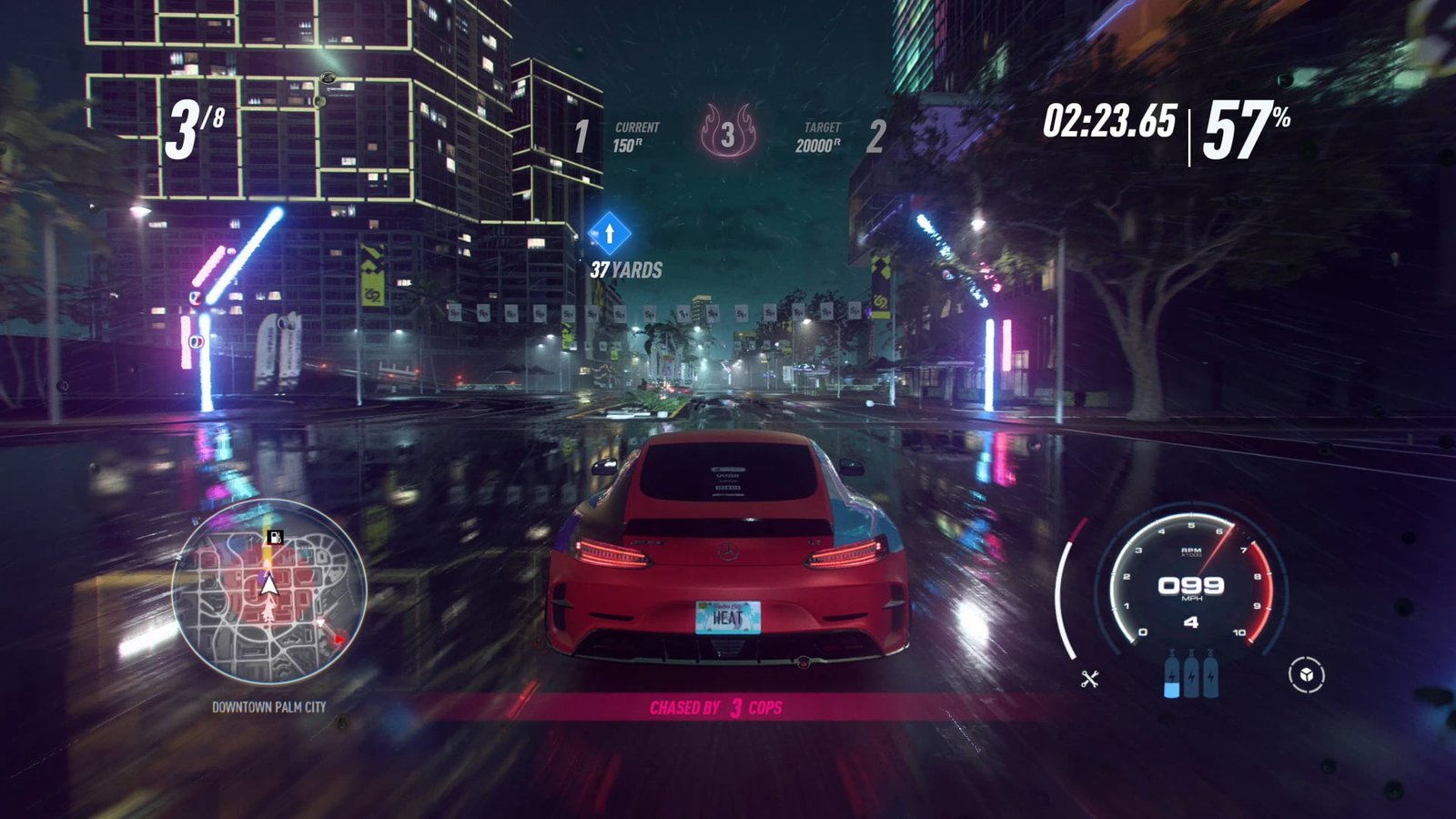Select the crossed wrench repair icon
The image size is (1456, 819).
tap(1089, 678)
